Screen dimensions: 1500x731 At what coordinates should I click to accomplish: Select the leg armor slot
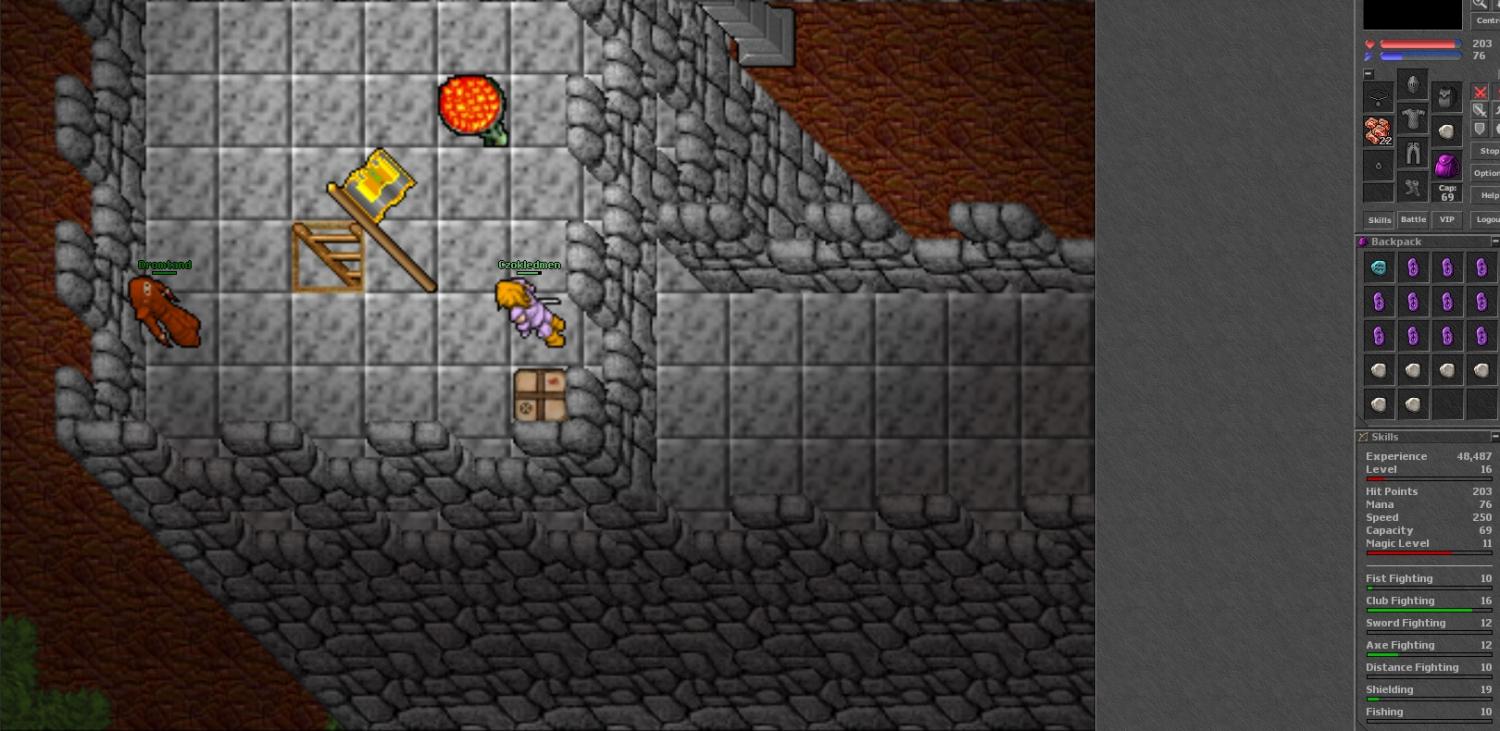click(x=1412, y=154)
